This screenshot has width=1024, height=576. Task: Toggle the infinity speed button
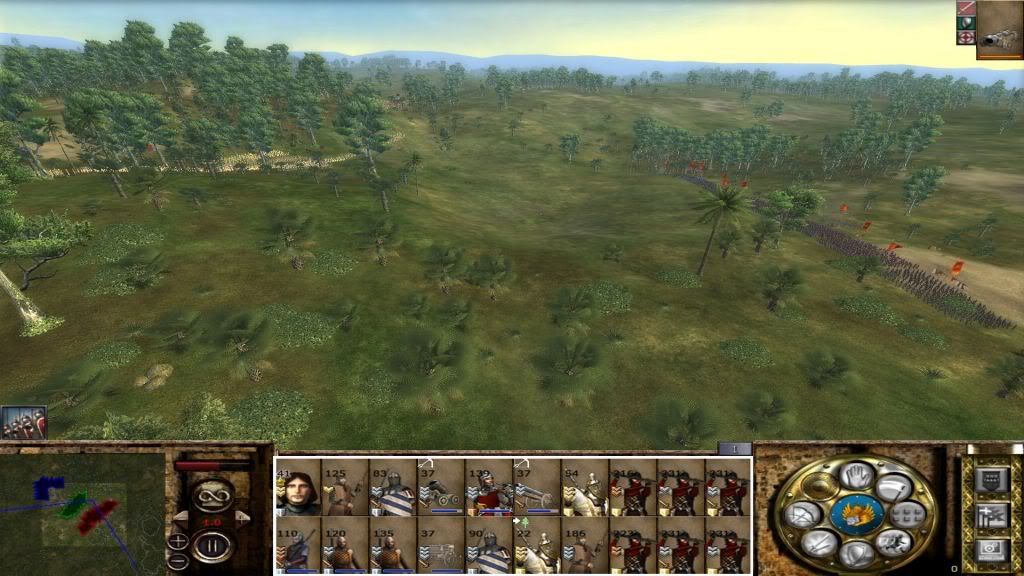pos(212,494)
